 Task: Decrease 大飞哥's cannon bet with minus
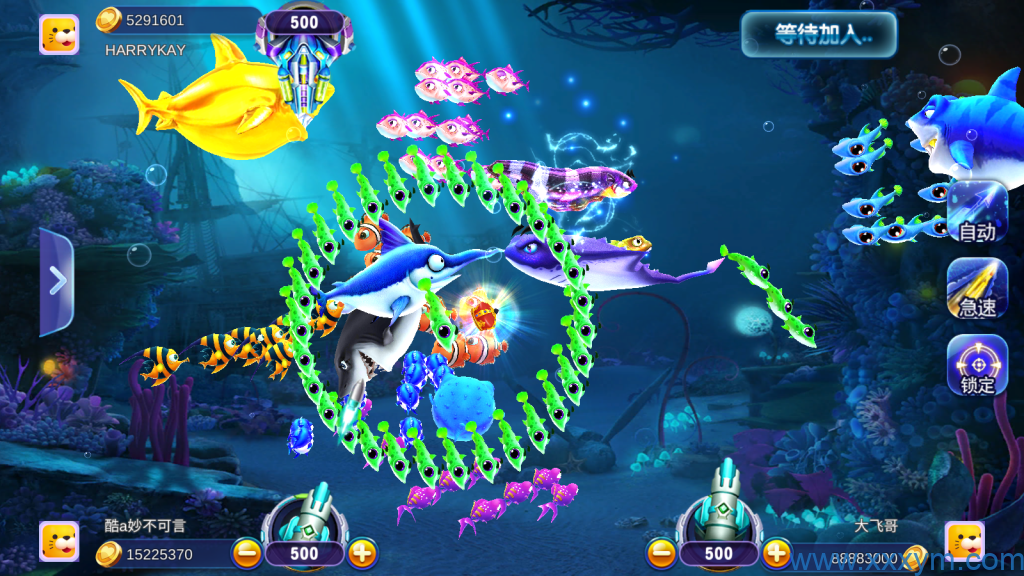coord(661,552)
